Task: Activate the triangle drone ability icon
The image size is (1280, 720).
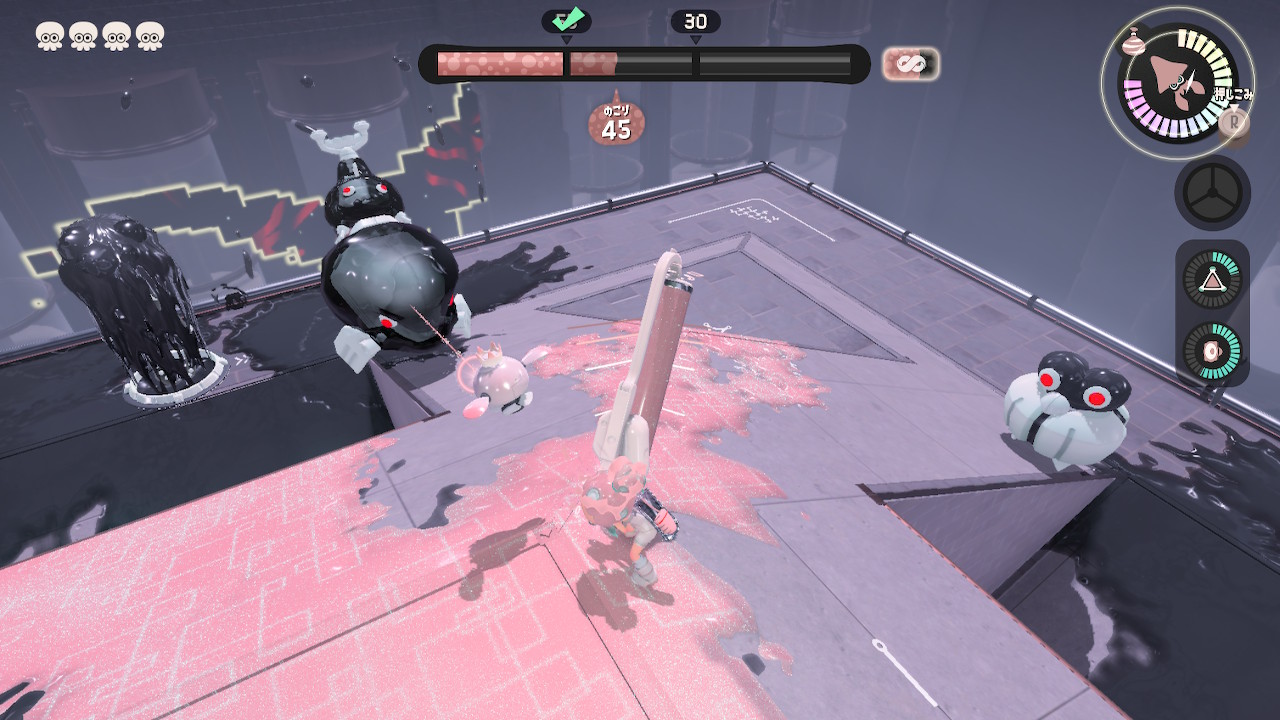Action: (x=1212, y=279)
